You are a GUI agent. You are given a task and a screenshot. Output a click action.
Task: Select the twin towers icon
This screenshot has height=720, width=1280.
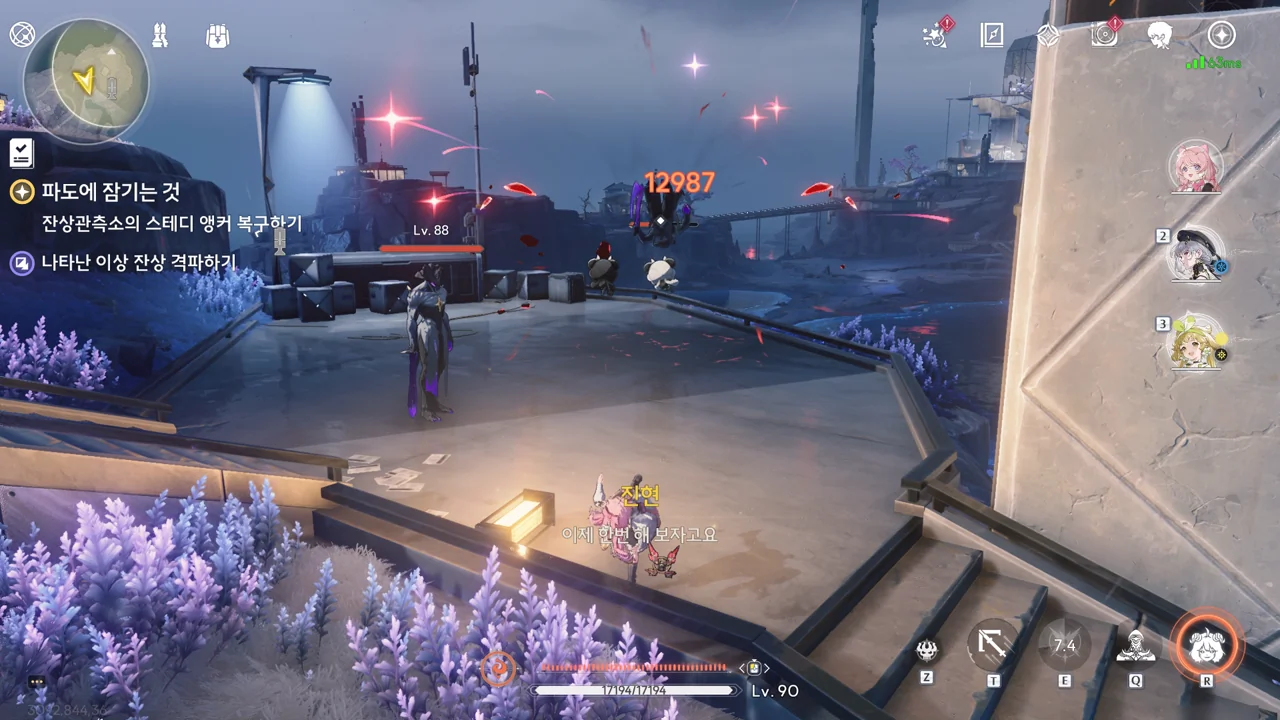(159, 35)
